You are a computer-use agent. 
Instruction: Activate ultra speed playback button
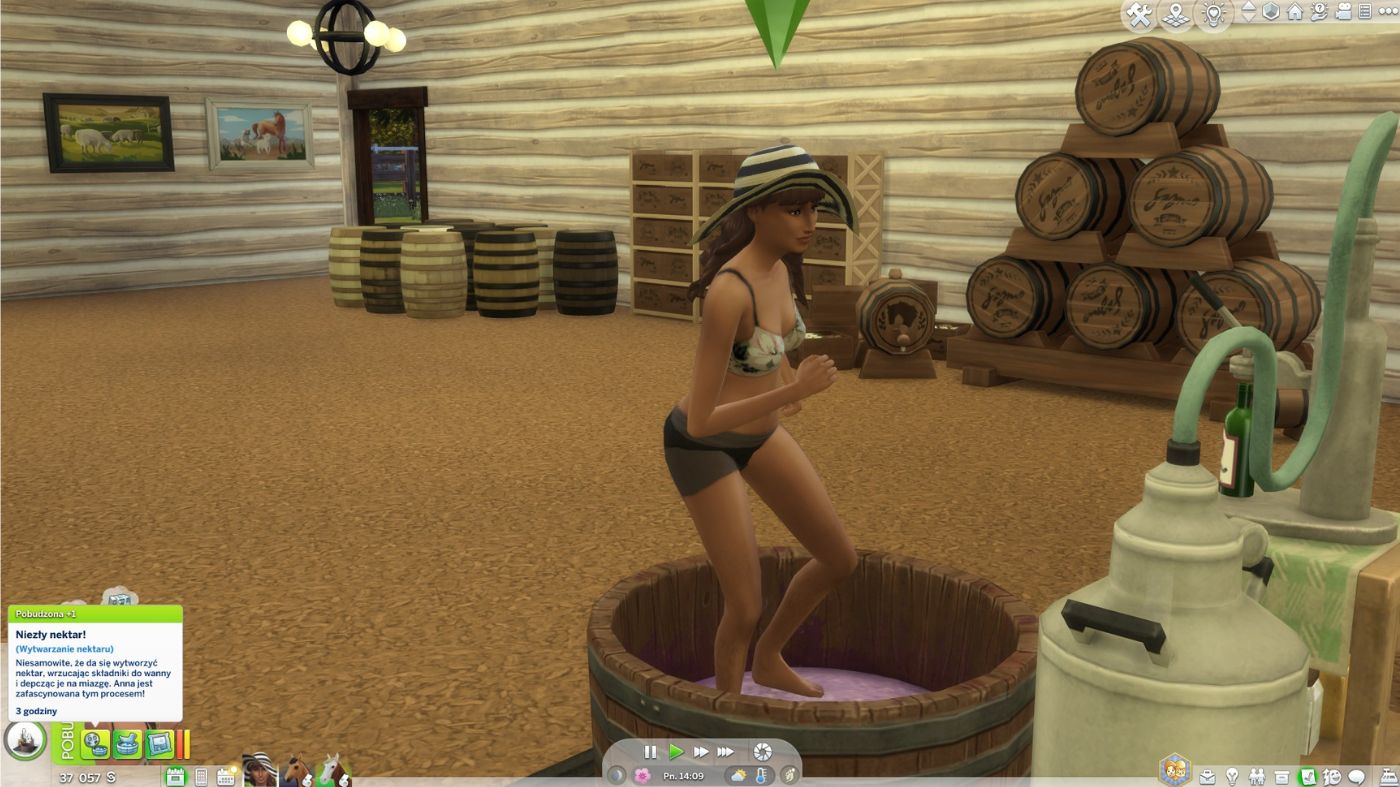(x=727, y=751)
